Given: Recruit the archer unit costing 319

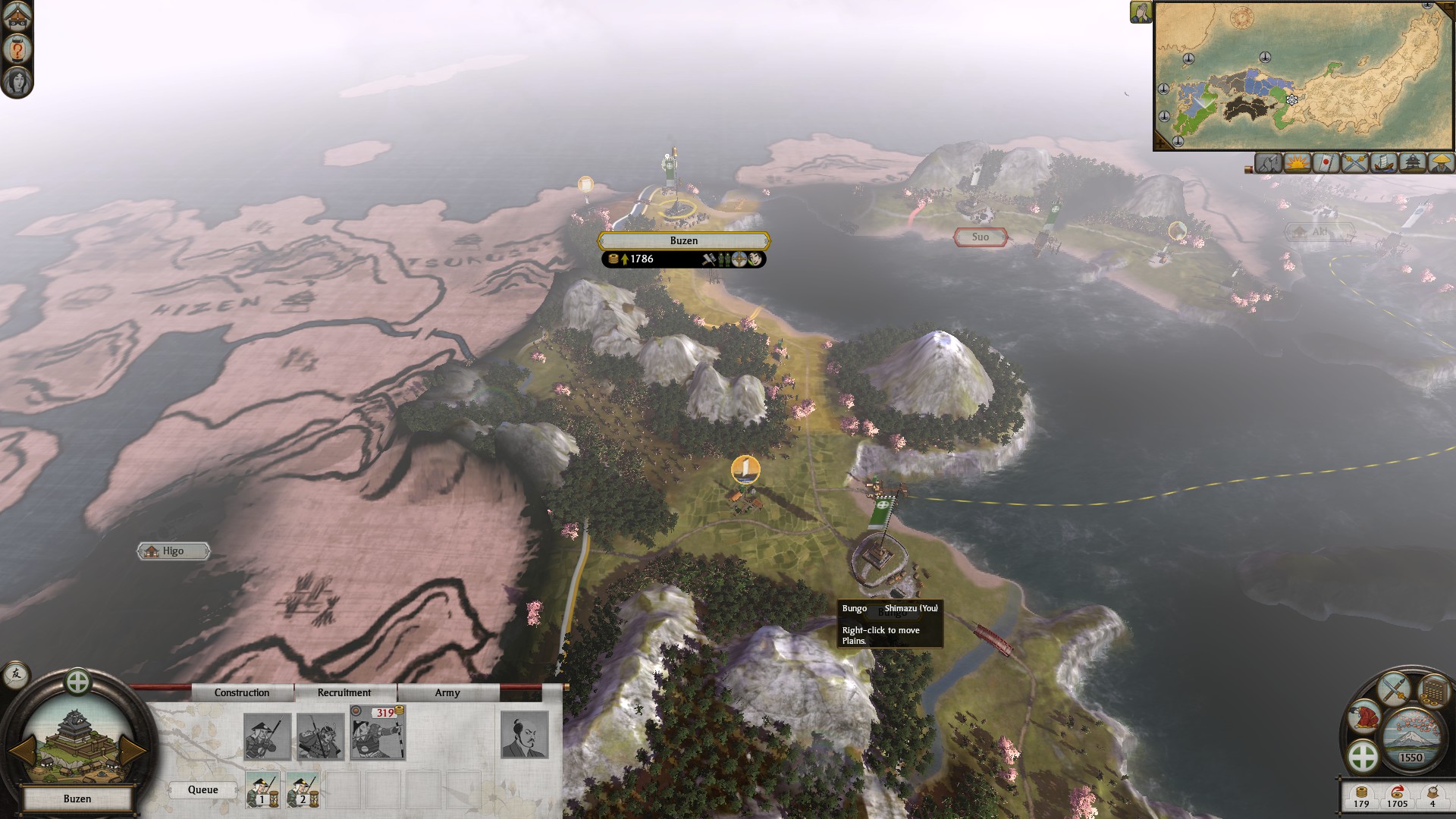Looking at the screenshot, I should click(x=378, y=733).
